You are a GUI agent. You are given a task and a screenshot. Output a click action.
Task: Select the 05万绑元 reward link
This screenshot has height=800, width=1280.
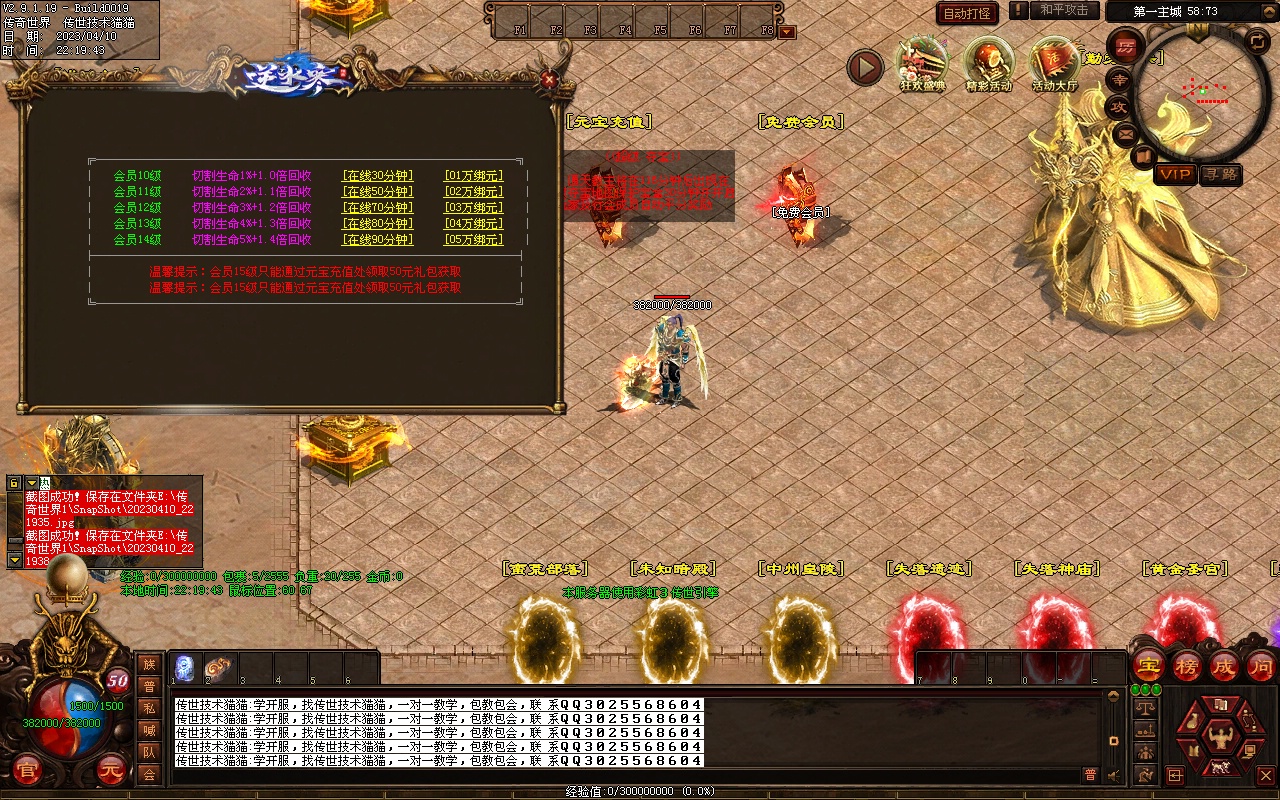point(473,240)
